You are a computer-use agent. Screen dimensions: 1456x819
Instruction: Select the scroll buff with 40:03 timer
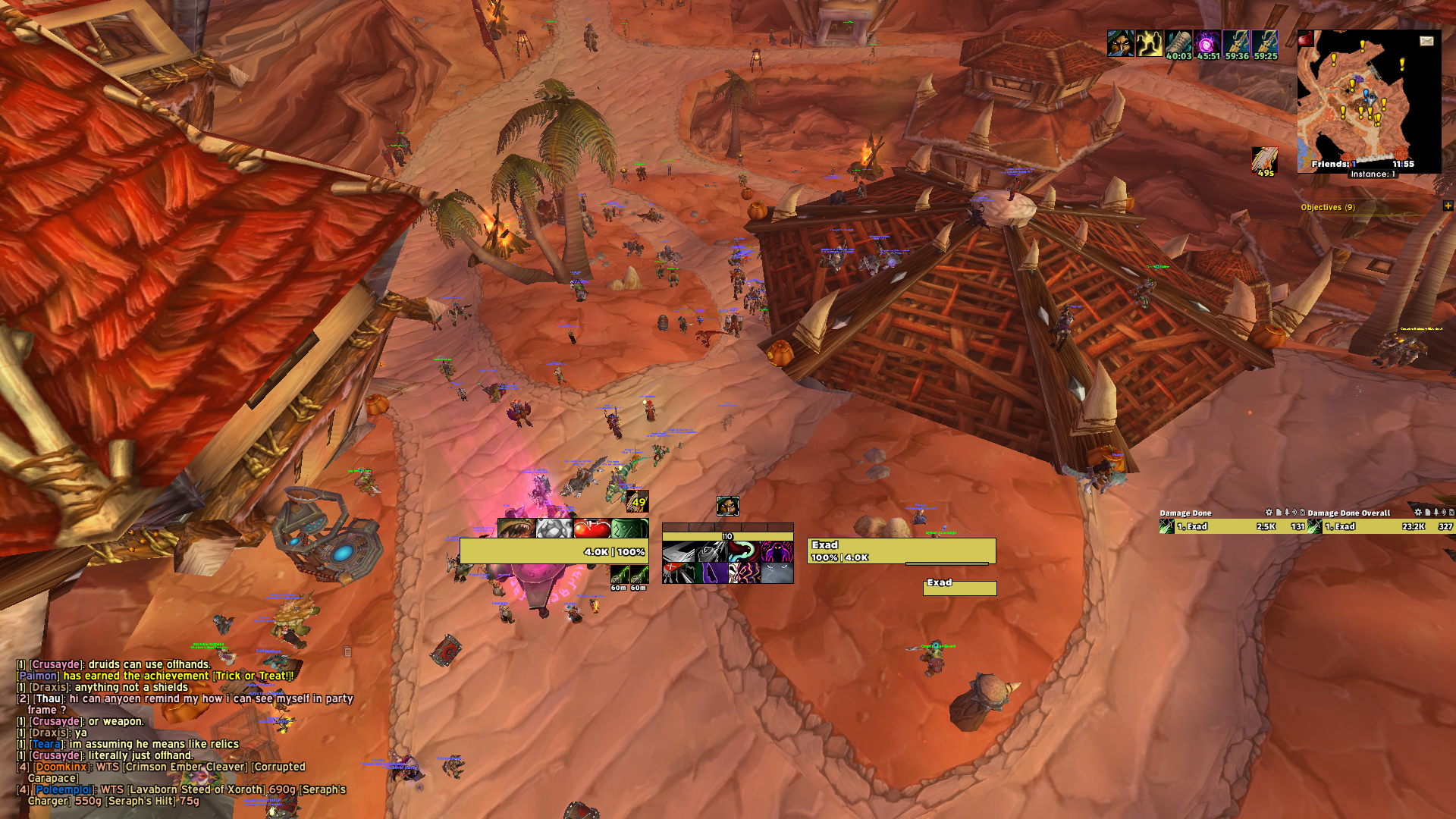[x=1178, y=44]
